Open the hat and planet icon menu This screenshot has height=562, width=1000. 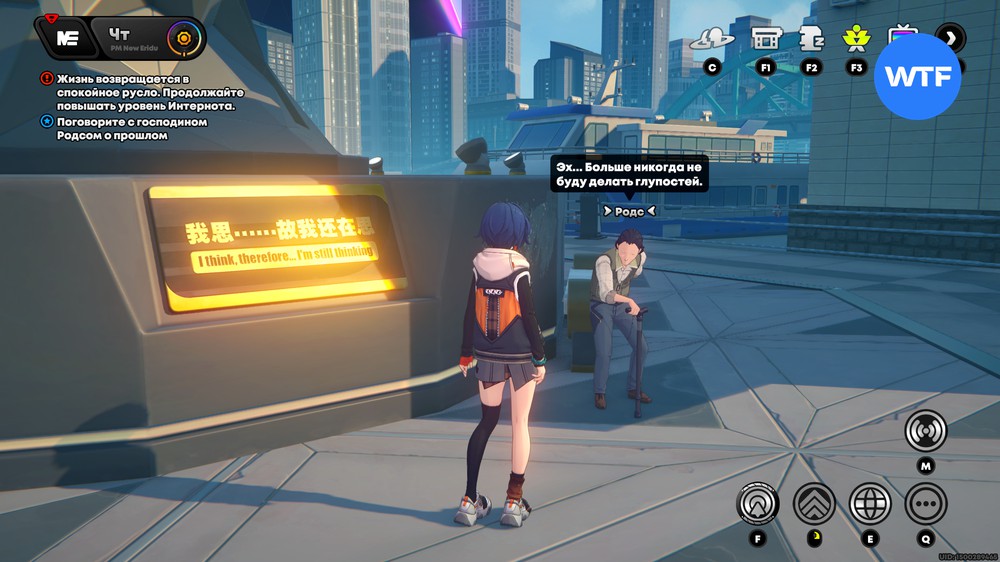(712, 40)
